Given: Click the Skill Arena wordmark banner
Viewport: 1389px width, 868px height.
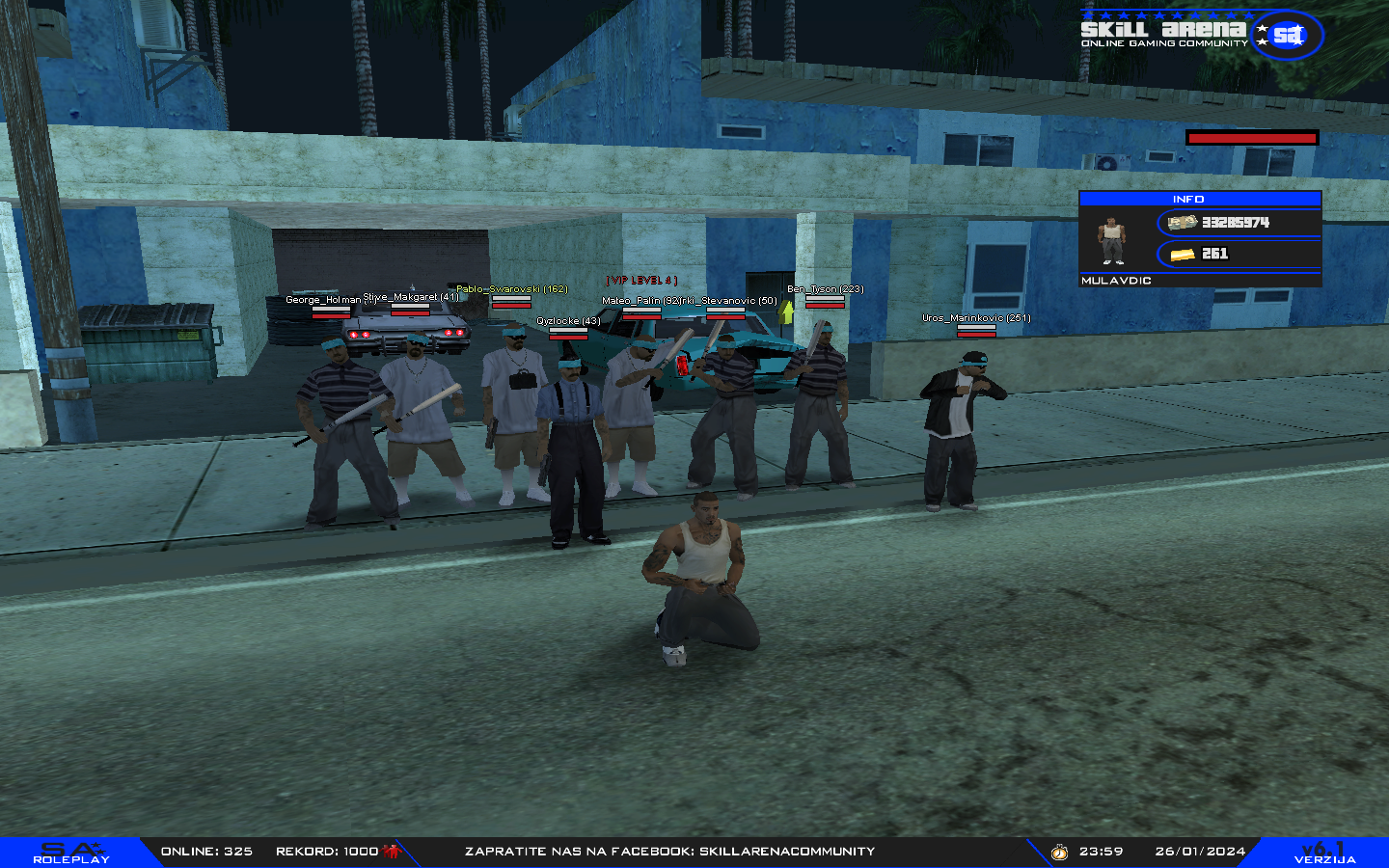Looking at the screenshot, I should 1162,30.
